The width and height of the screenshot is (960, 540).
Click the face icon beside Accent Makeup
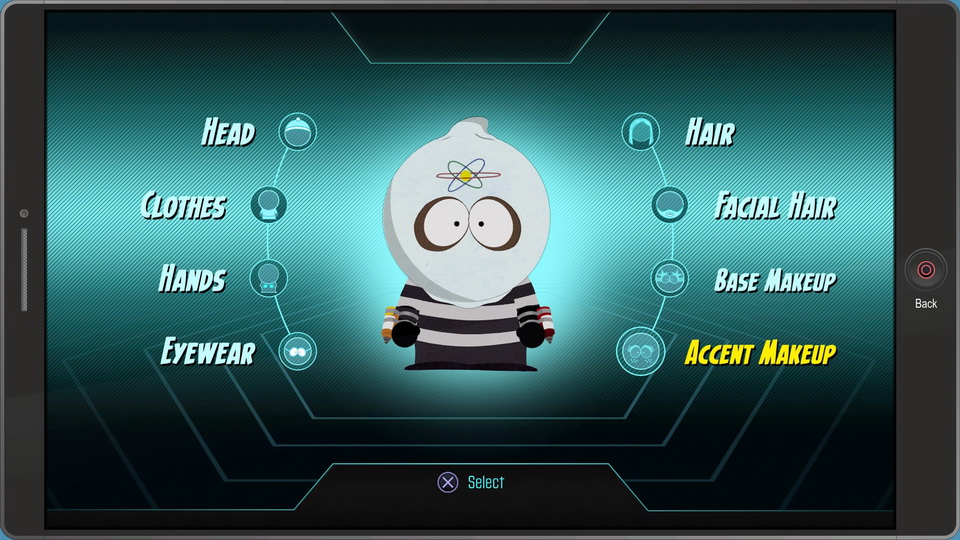pyautogui.click(x=640, y=351)
